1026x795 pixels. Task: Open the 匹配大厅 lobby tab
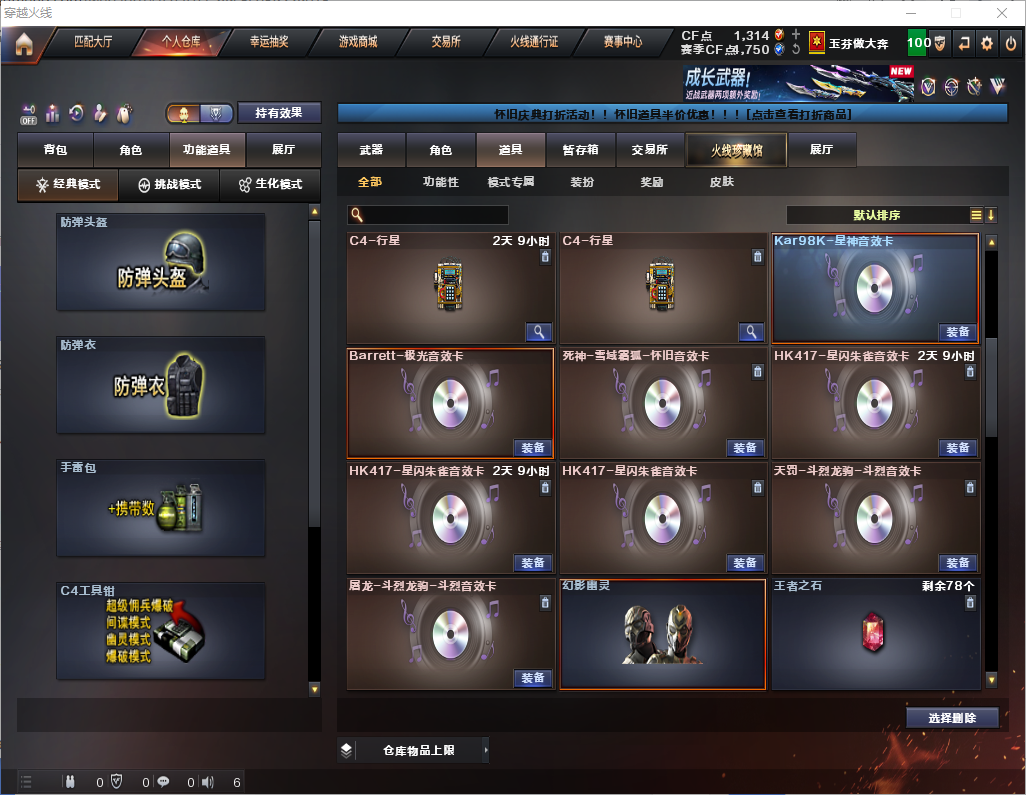[x=93, y=42]
